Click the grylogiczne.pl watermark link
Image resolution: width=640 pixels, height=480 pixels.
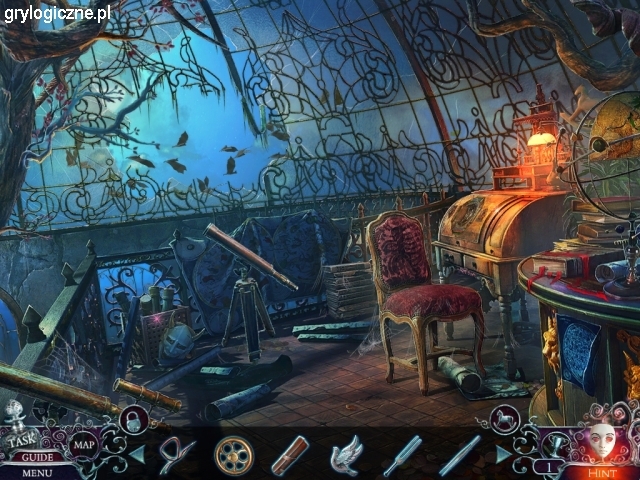click(x=56, y=12)
